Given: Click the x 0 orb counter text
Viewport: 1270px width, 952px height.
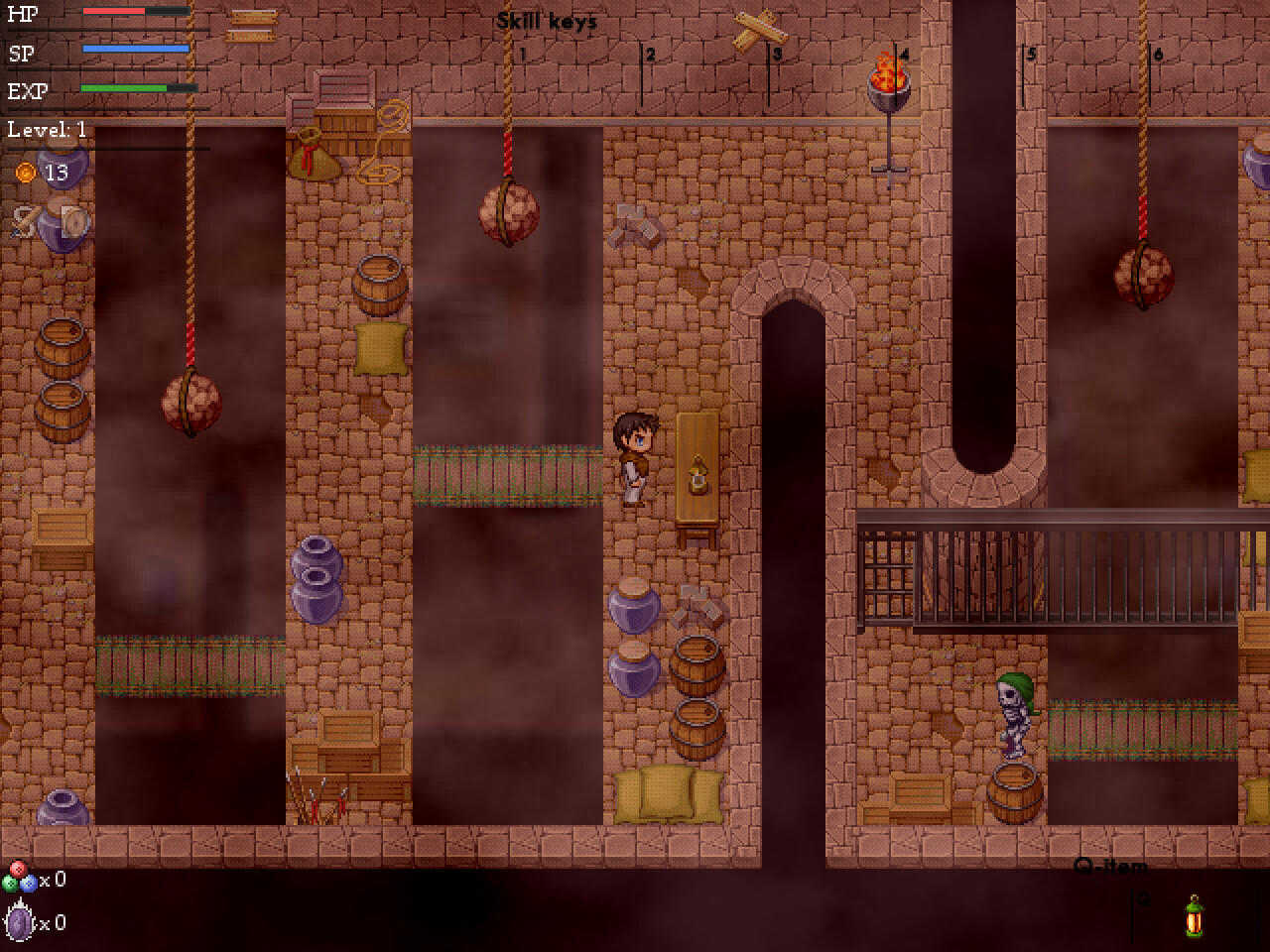Looking at the screenshot, I should [52, 880].
